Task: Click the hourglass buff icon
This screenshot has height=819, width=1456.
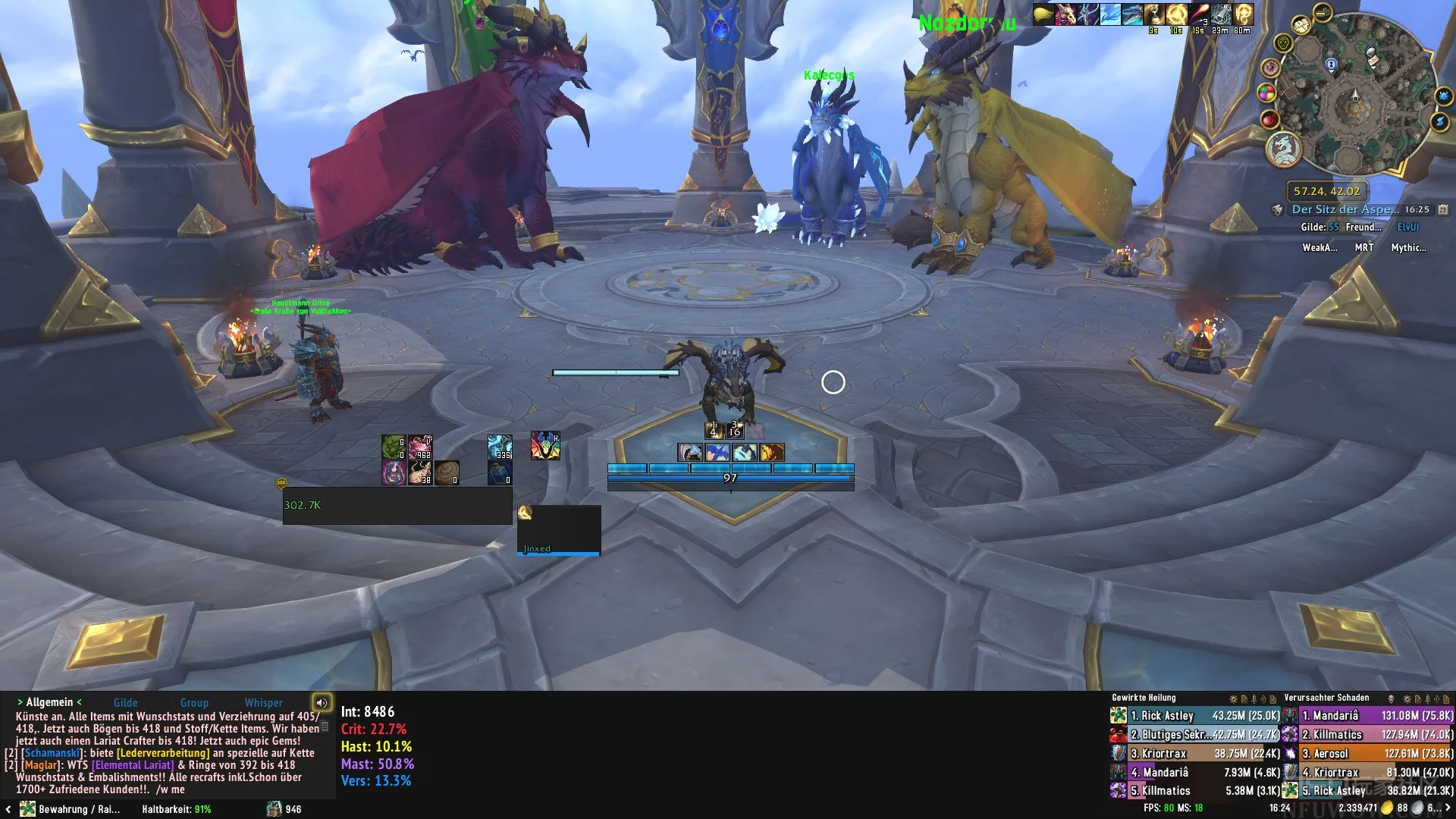Action: click(x=1154, y=14)
